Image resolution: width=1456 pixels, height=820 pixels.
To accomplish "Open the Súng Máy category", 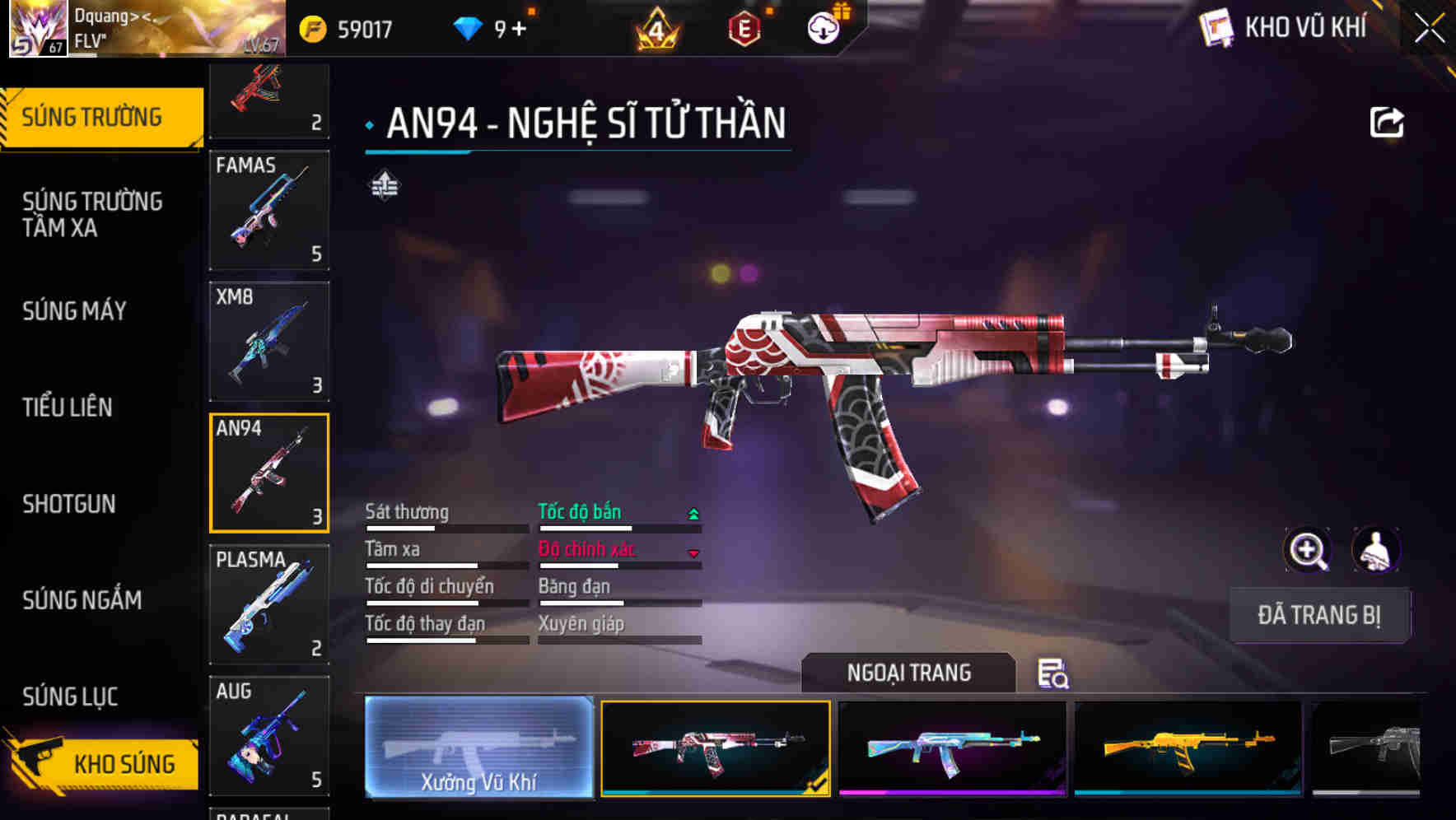I will 74,311.
